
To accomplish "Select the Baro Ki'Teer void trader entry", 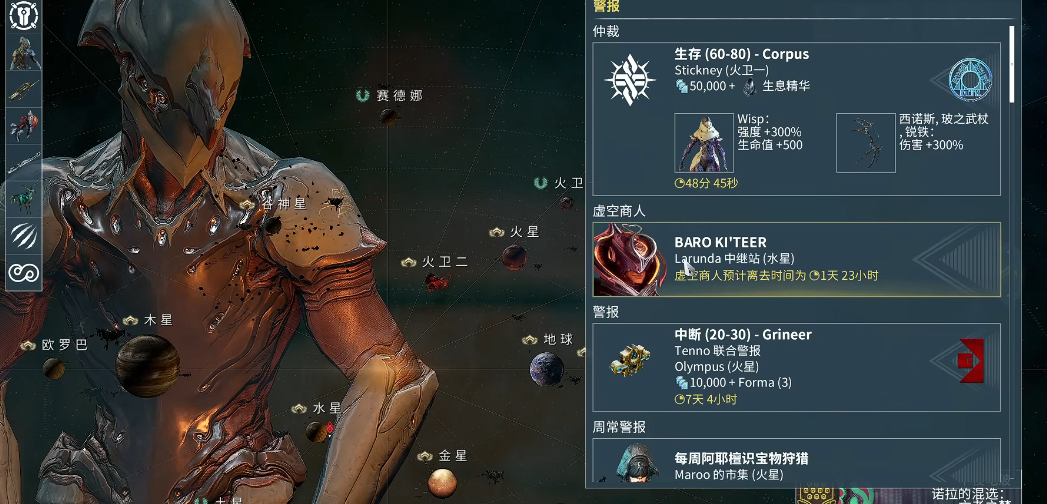I will pos(796,259).
